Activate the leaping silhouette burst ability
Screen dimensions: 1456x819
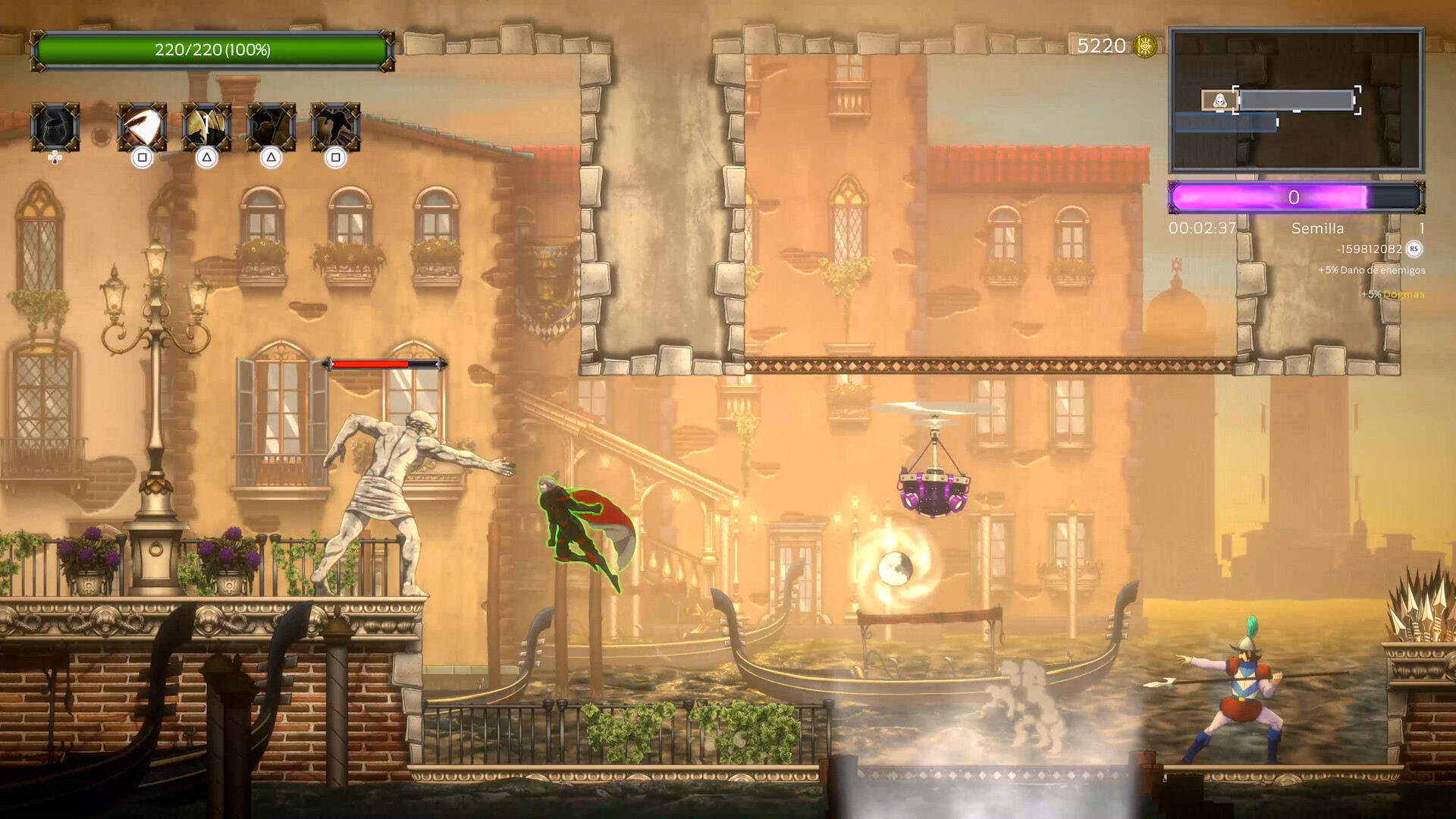[335, 127]
